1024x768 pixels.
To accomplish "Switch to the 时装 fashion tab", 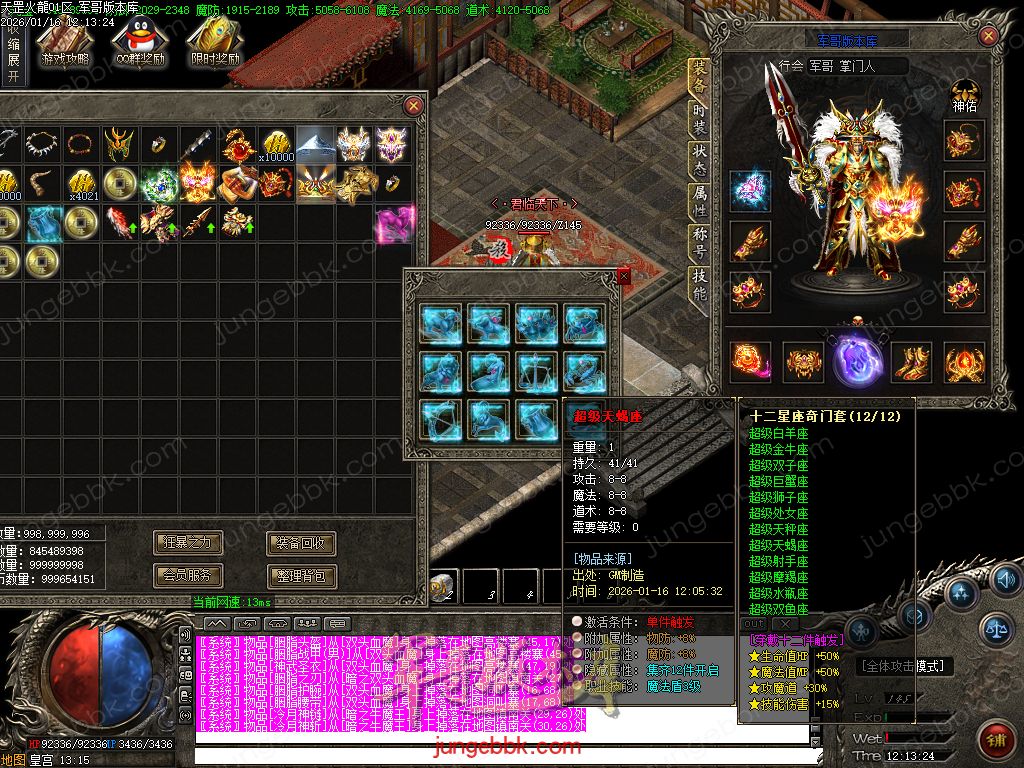I will 699,119.
